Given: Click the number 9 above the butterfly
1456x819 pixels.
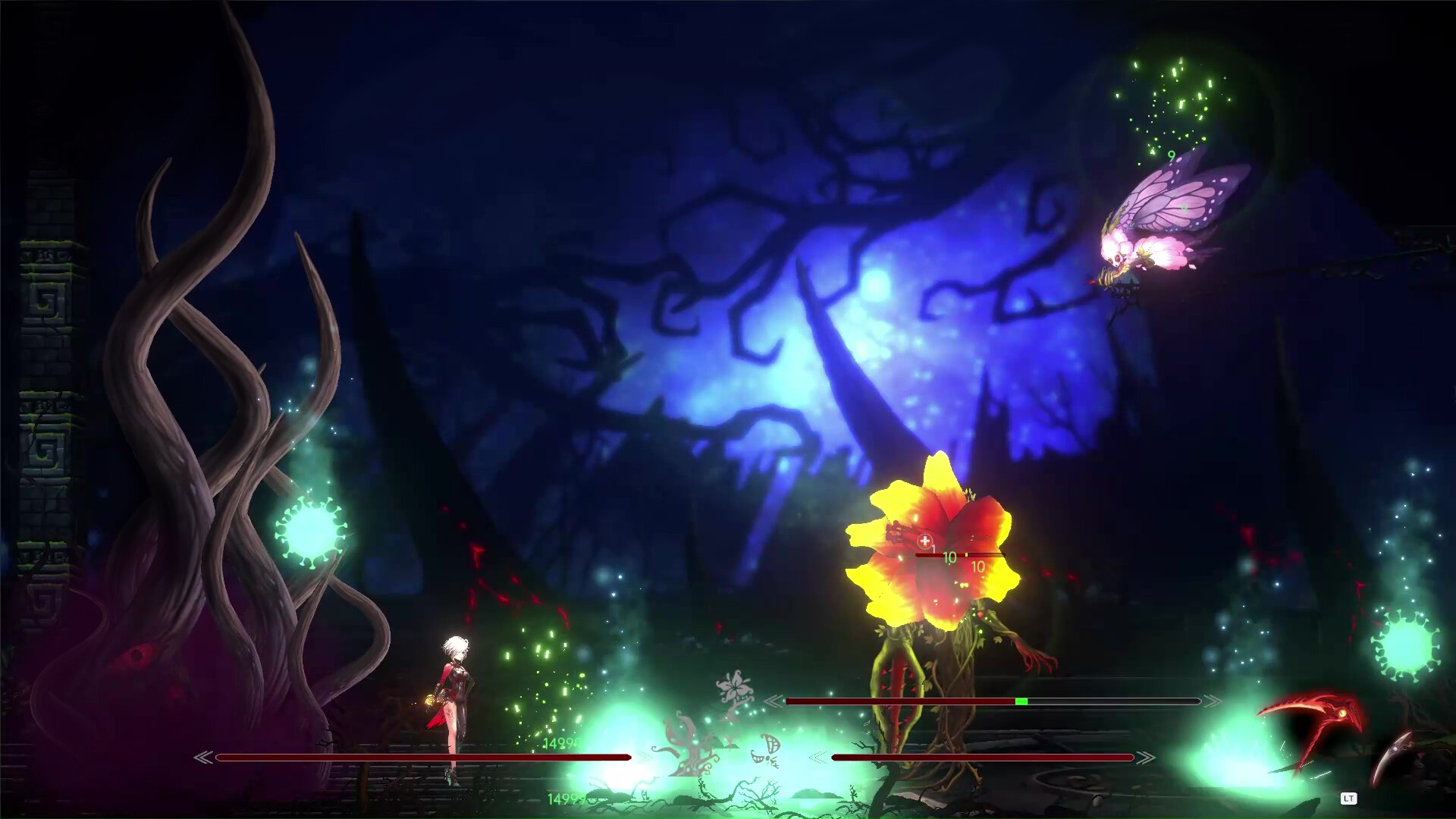Looking at the screenshot, I should [1172, 157].
